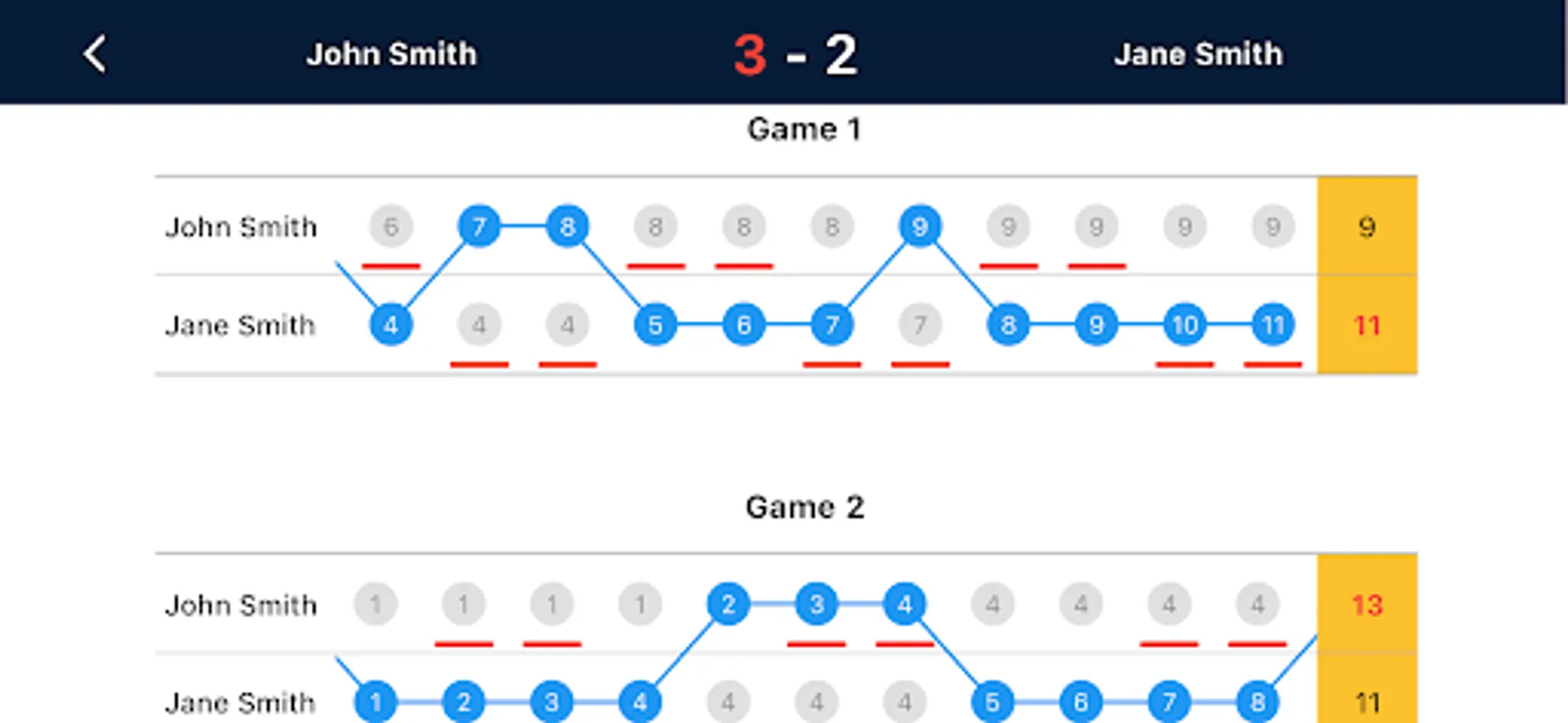Select Jane's point 1 in Game 2
The width and height of the screenshot is (1568, 723).
[x=374, y=701]
